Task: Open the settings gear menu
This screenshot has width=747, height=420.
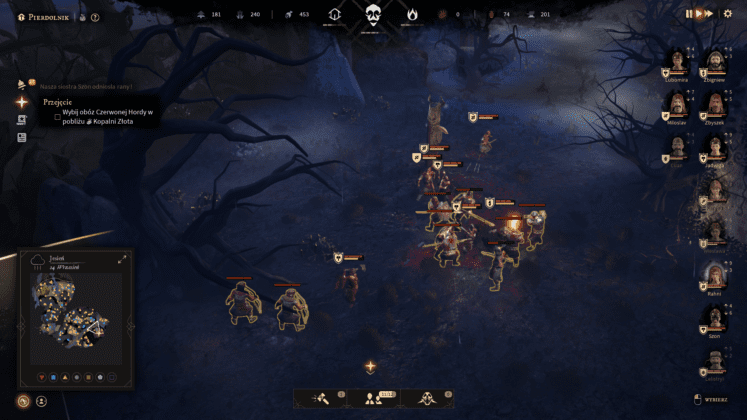Action: pyautogui.click(x=727, y=14)
